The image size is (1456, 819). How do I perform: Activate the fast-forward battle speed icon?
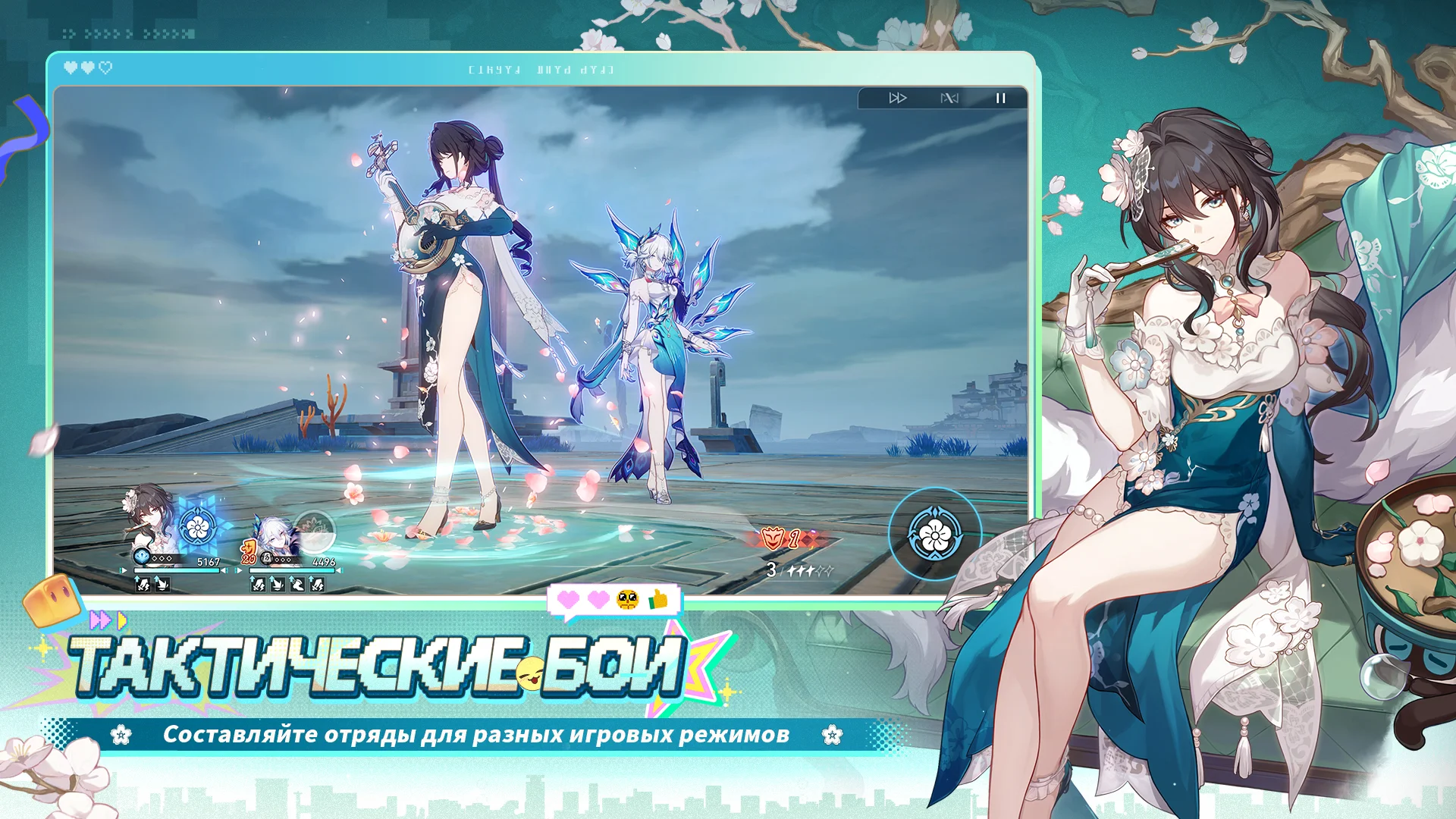click(898, 97)
